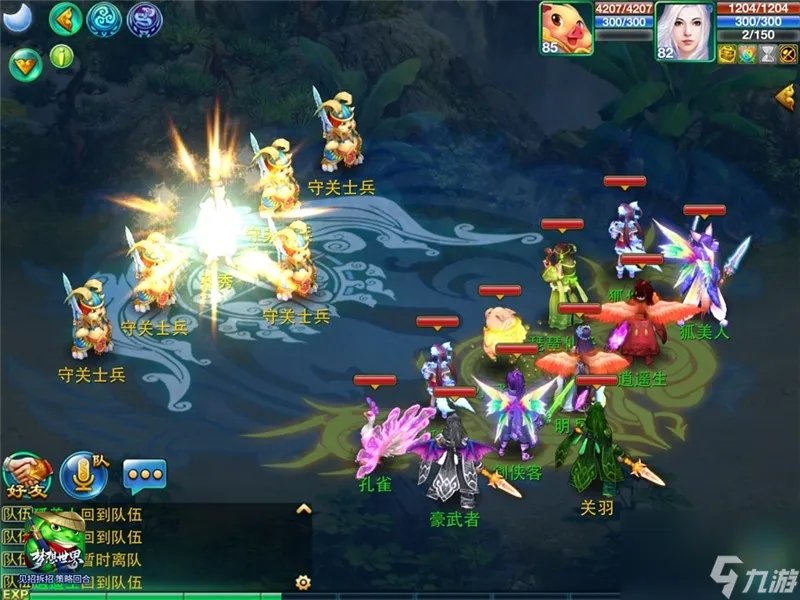The image size is (800, 600).
Task: Open the chat speech bubble button
Action: point(144,474)
